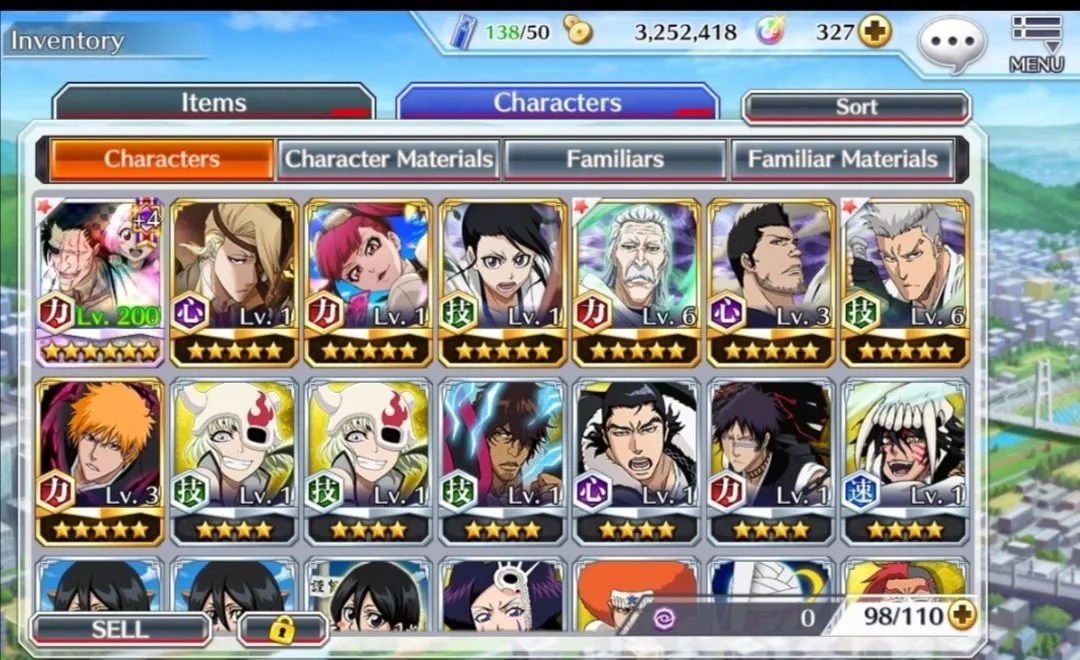Choose the blonde eyepatch five-star character
This screenshot has height=660, width=1080.
tap(234, 282)
